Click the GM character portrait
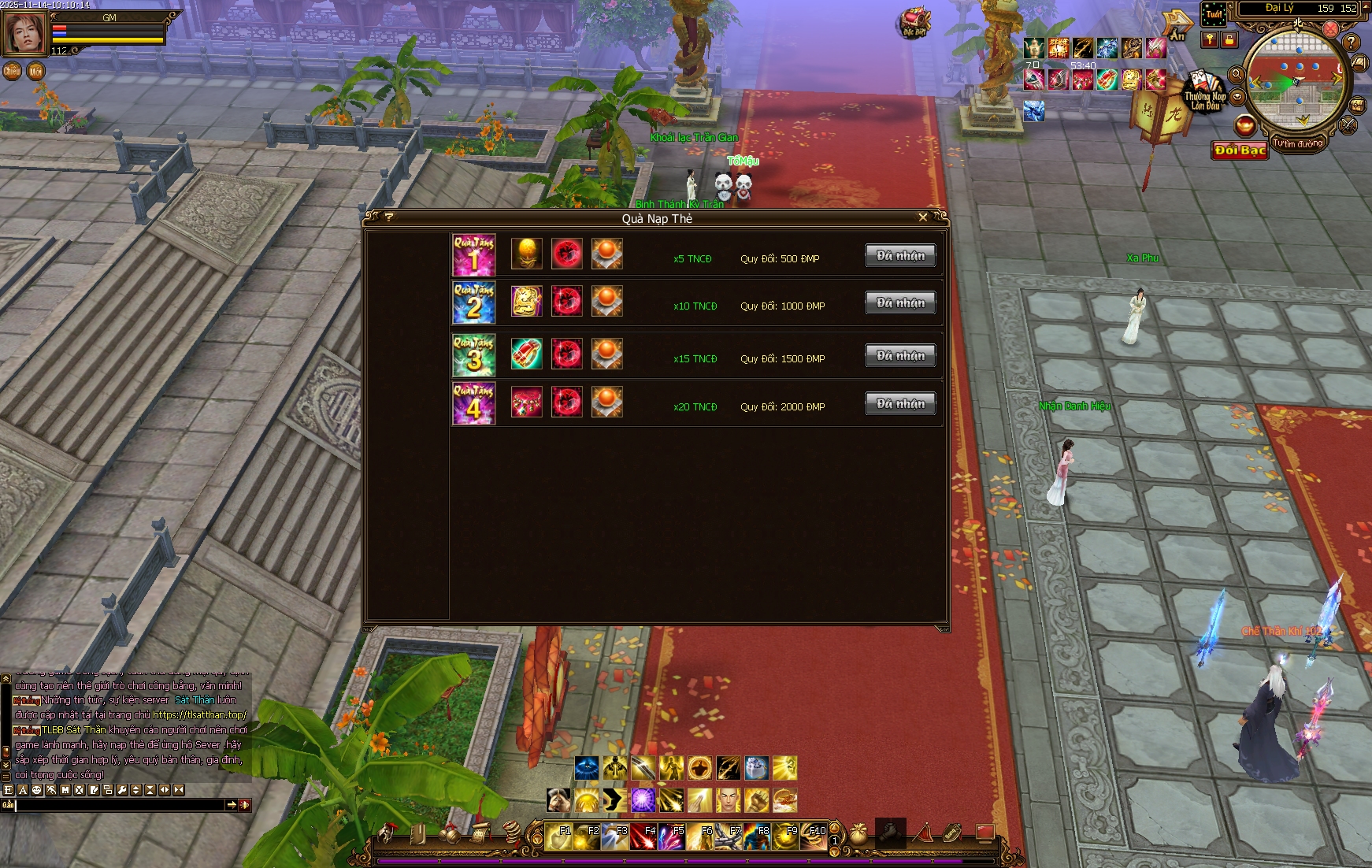Screen dimensions: 1372x868 (x=24, y=33)
